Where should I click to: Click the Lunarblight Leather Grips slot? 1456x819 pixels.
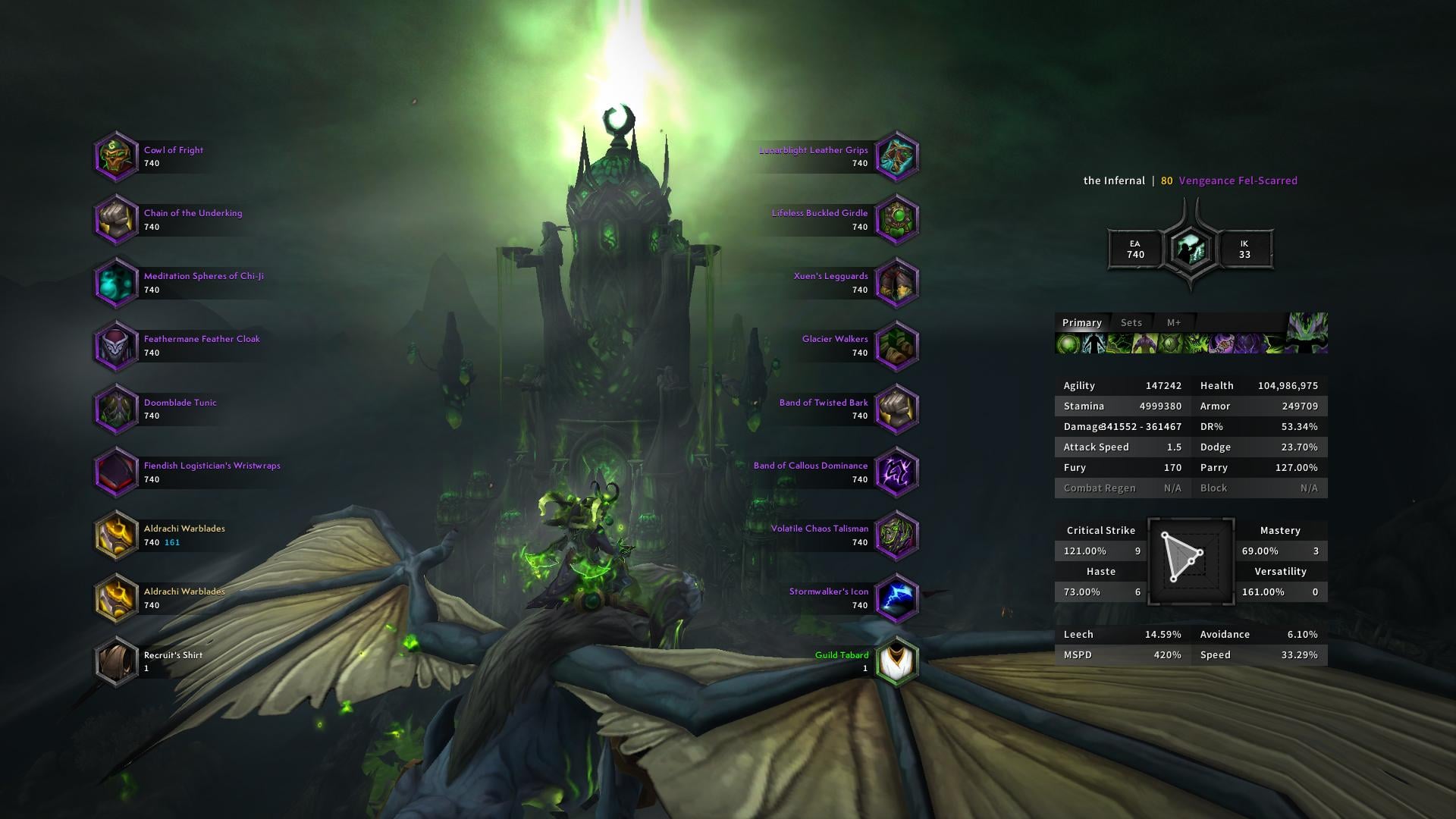tap(896, 156)
